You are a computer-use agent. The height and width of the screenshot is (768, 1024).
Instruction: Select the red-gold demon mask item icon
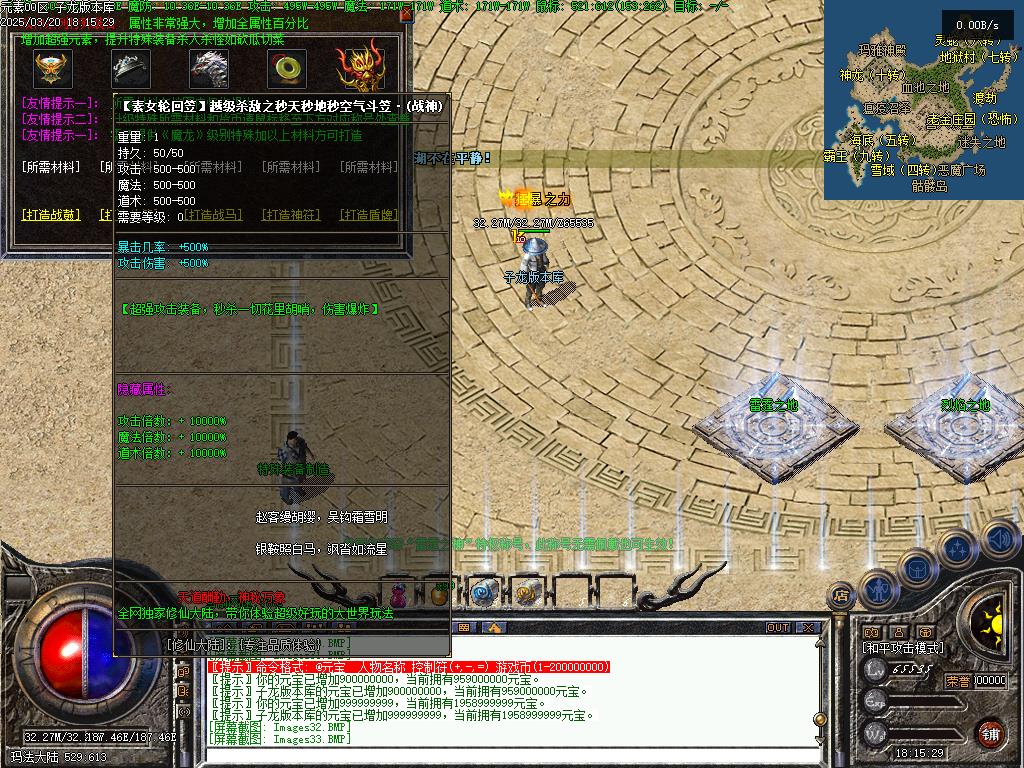[360, 68]
